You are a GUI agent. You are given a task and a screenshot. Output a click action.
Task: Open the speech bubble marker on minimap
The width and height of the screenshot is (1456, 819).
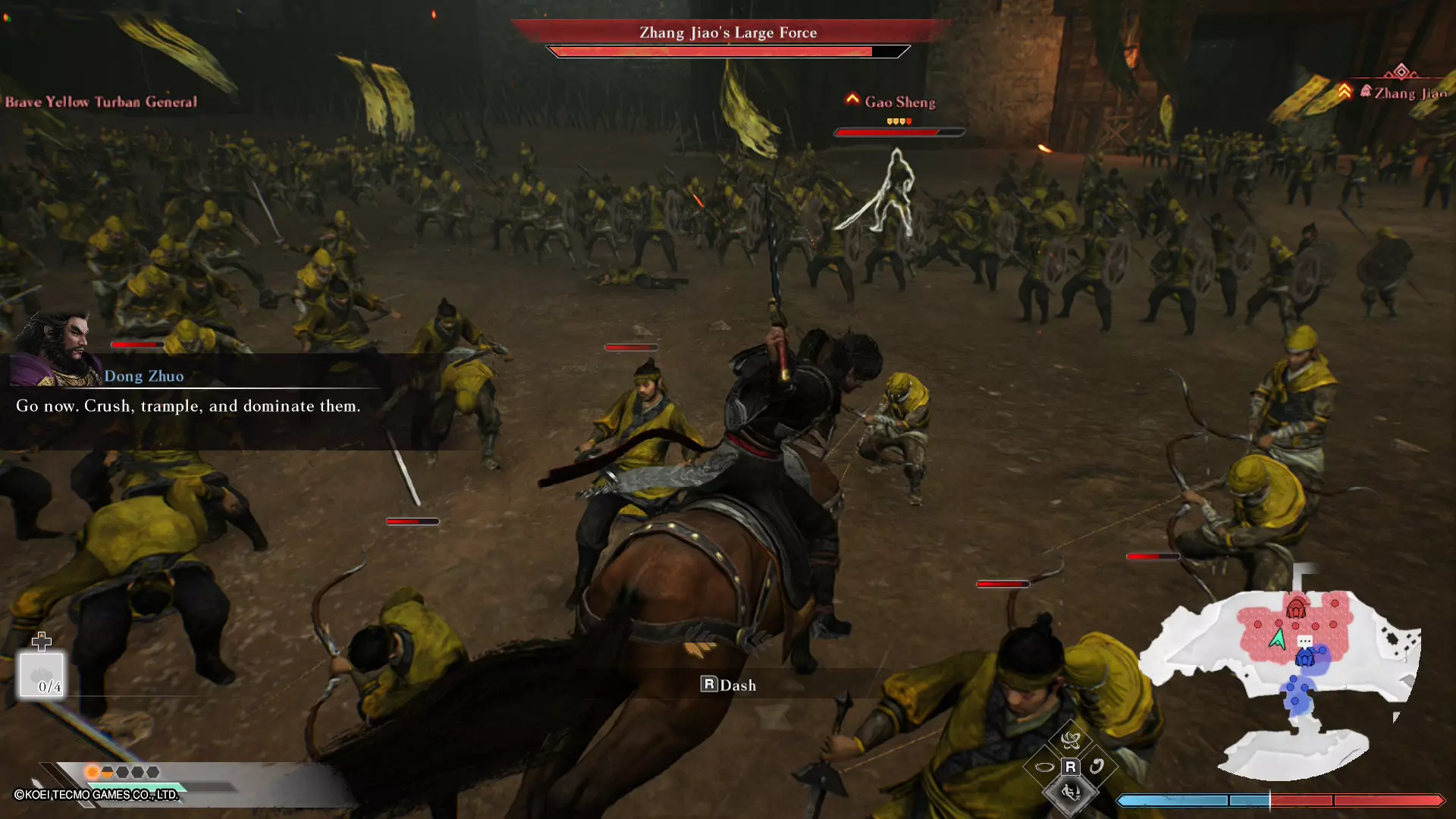point(1305,642)
